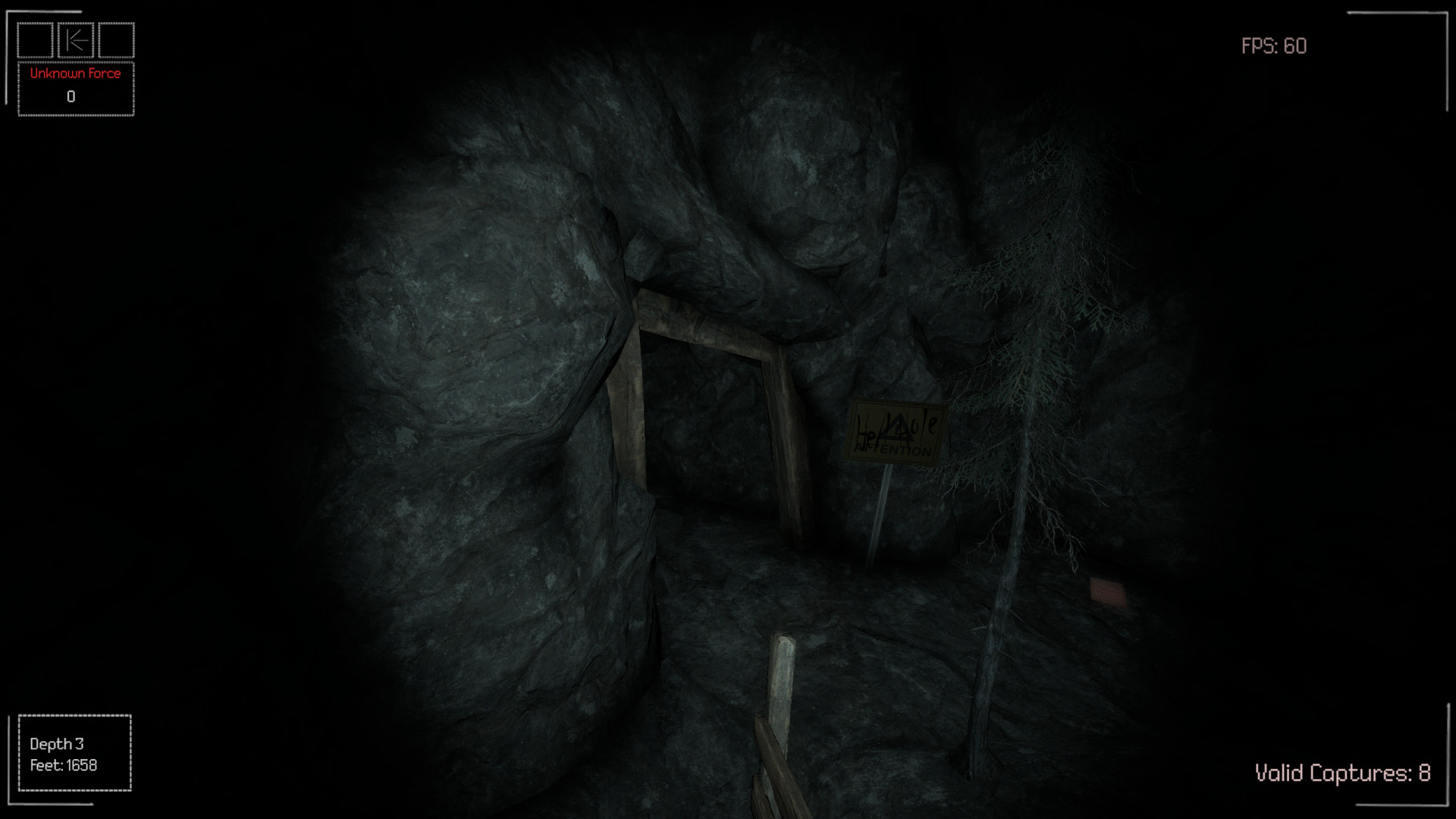Select the Unknown Force label text
Image resolution: width=1456 pixels, height=819 pixels.
[x=74, y=74]
